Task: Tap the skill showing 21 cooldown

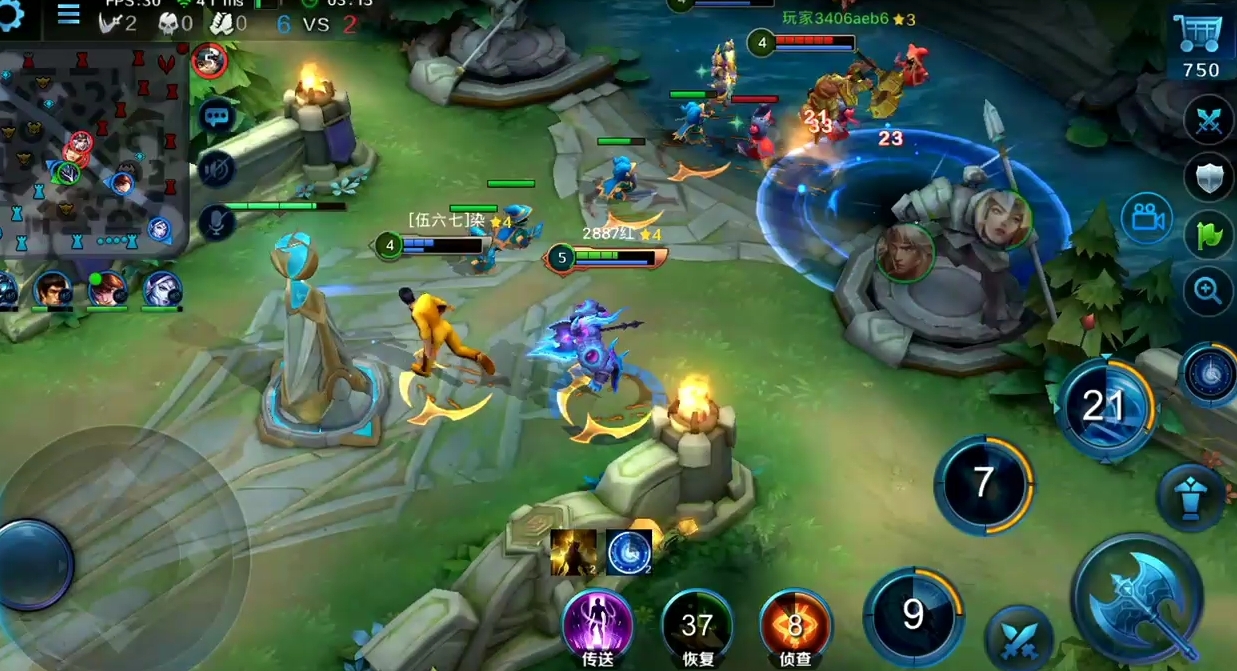Action: [1104, 407]
